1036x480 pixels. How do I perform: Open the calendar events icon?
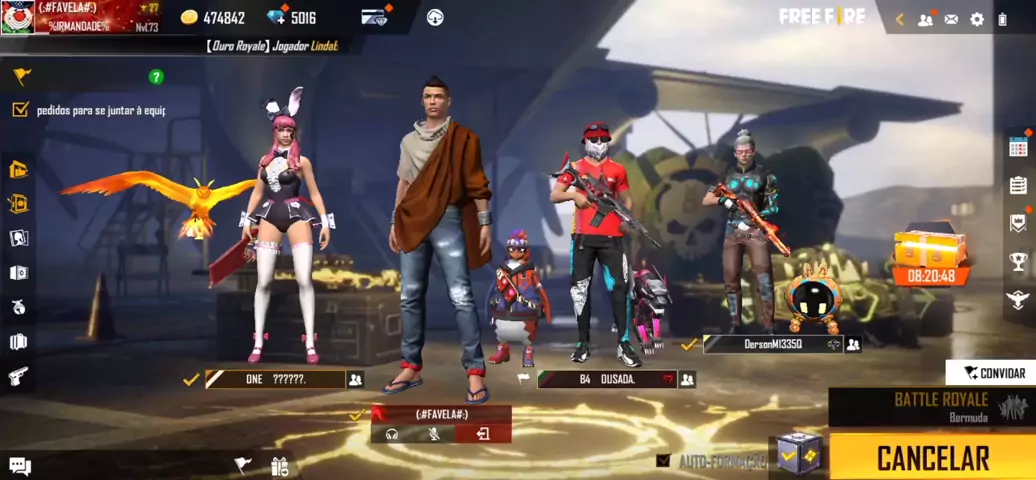tap(1018, 146)
